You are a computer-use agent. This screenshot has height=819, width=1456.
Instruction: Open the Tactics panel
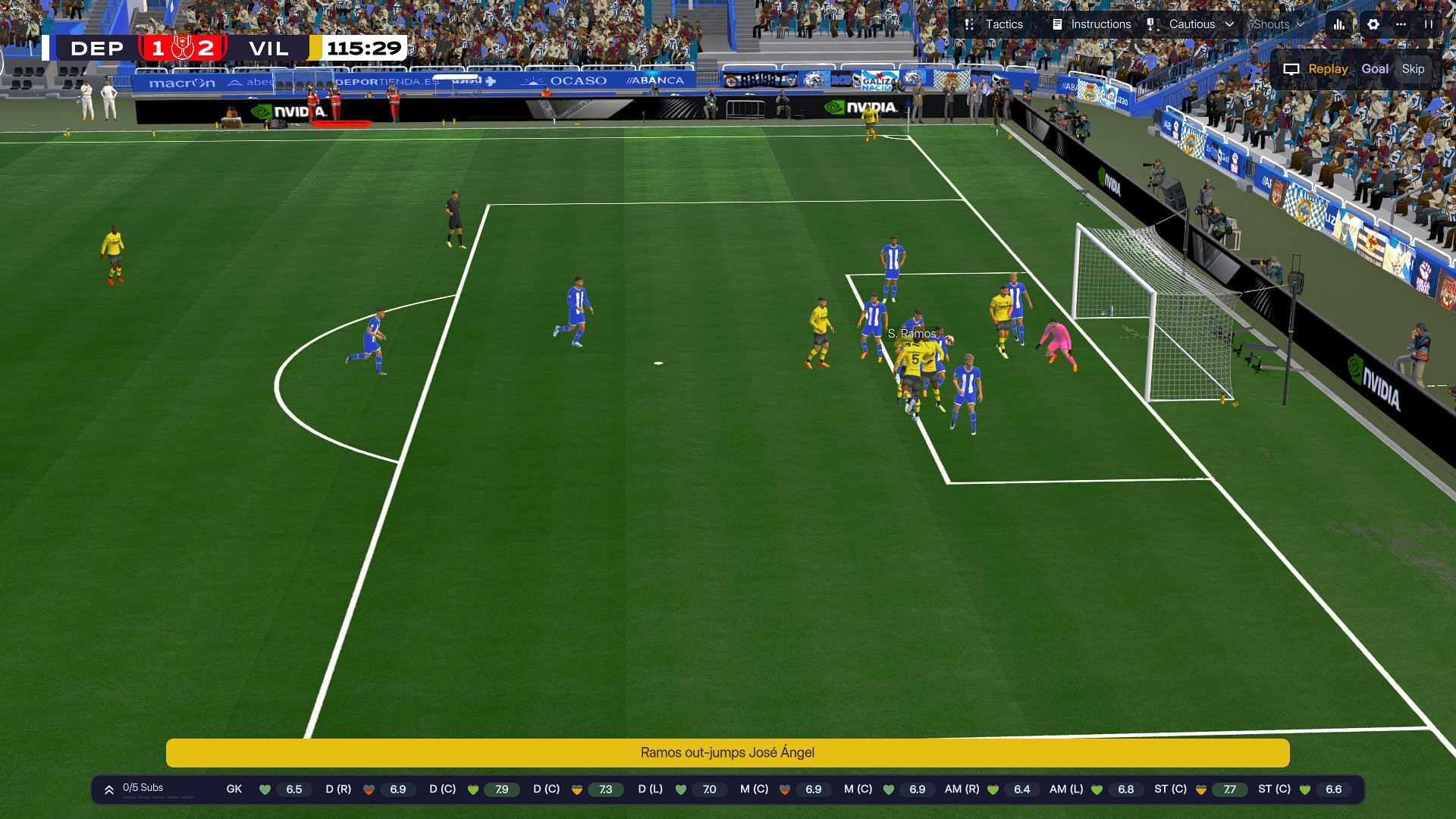click(x=993, y=24)
